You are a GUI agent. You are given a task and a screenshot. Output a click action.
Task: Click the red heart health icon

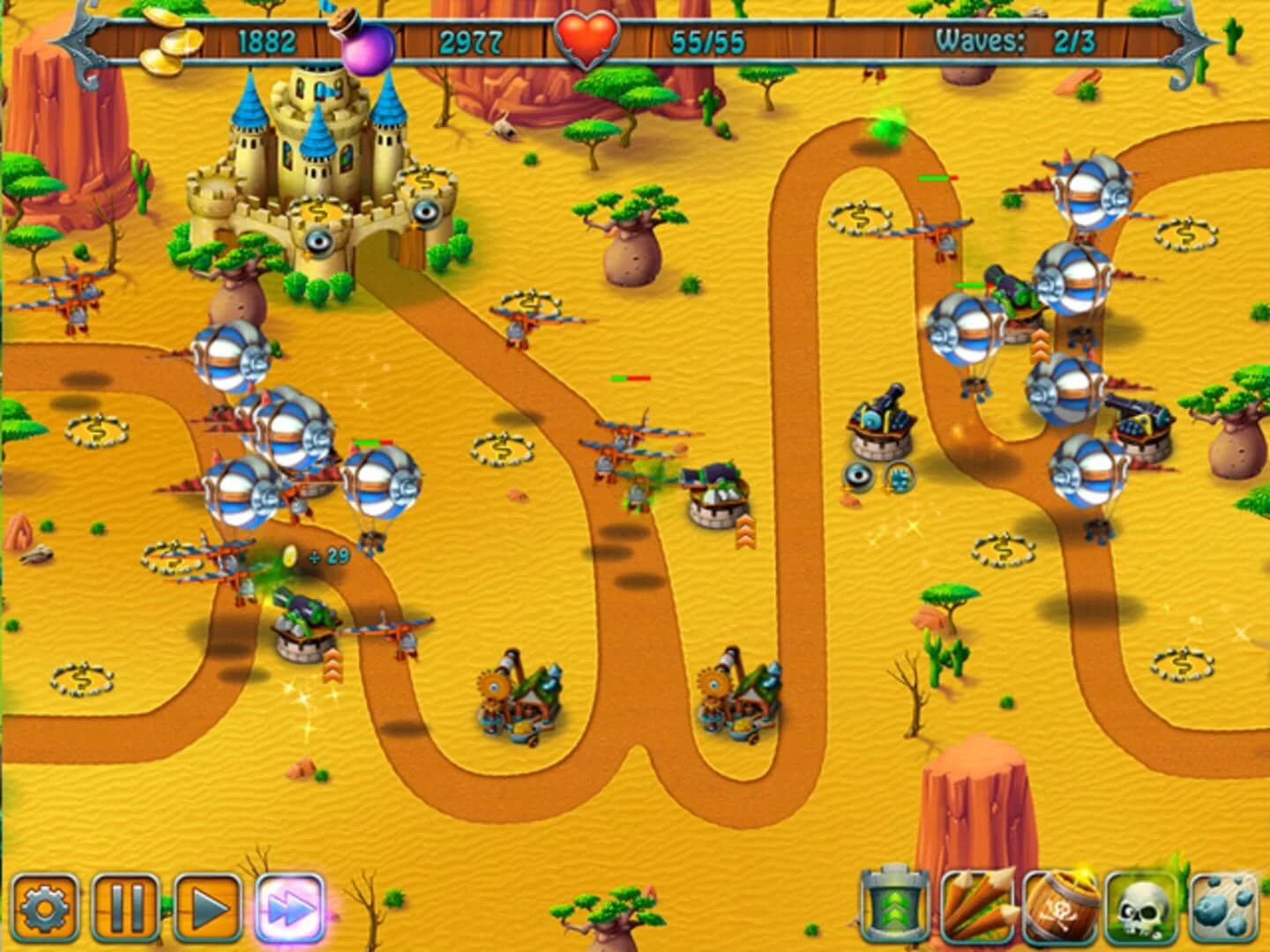[x=589, y=35]
